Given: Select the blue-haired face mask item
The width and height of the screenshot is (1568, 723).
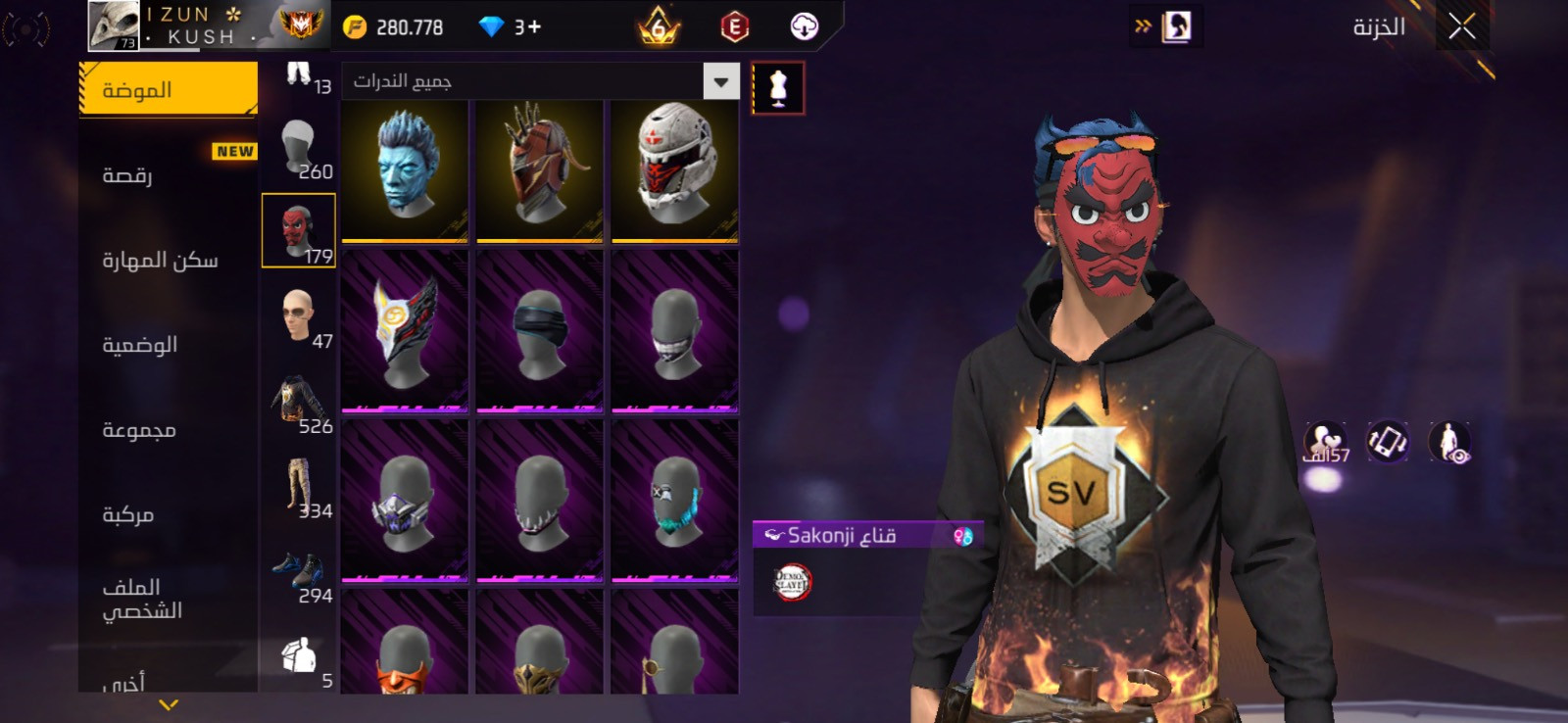Looking at the screenshot, I should click(405, 169).
